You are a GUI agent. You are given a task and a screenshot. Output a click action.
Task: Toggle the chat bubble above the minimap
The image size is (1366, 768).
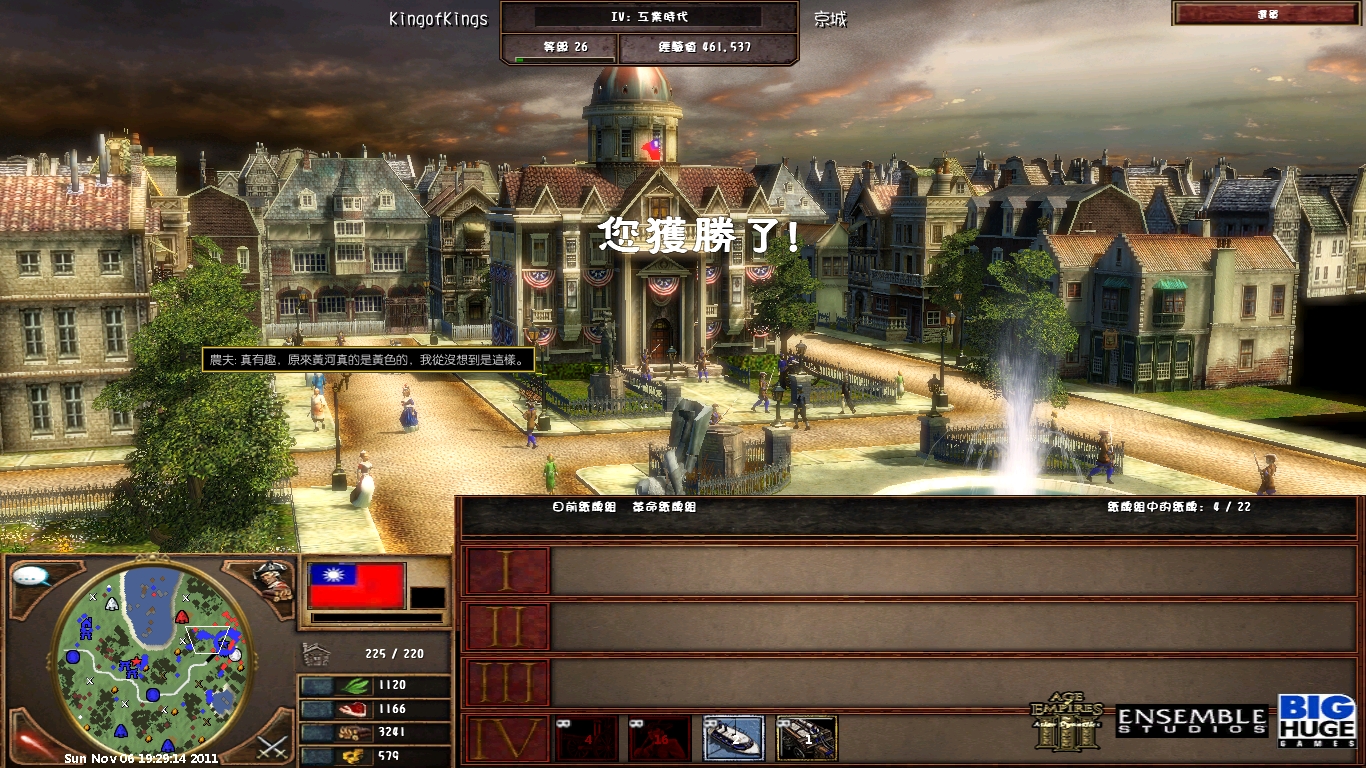[31, 576]
